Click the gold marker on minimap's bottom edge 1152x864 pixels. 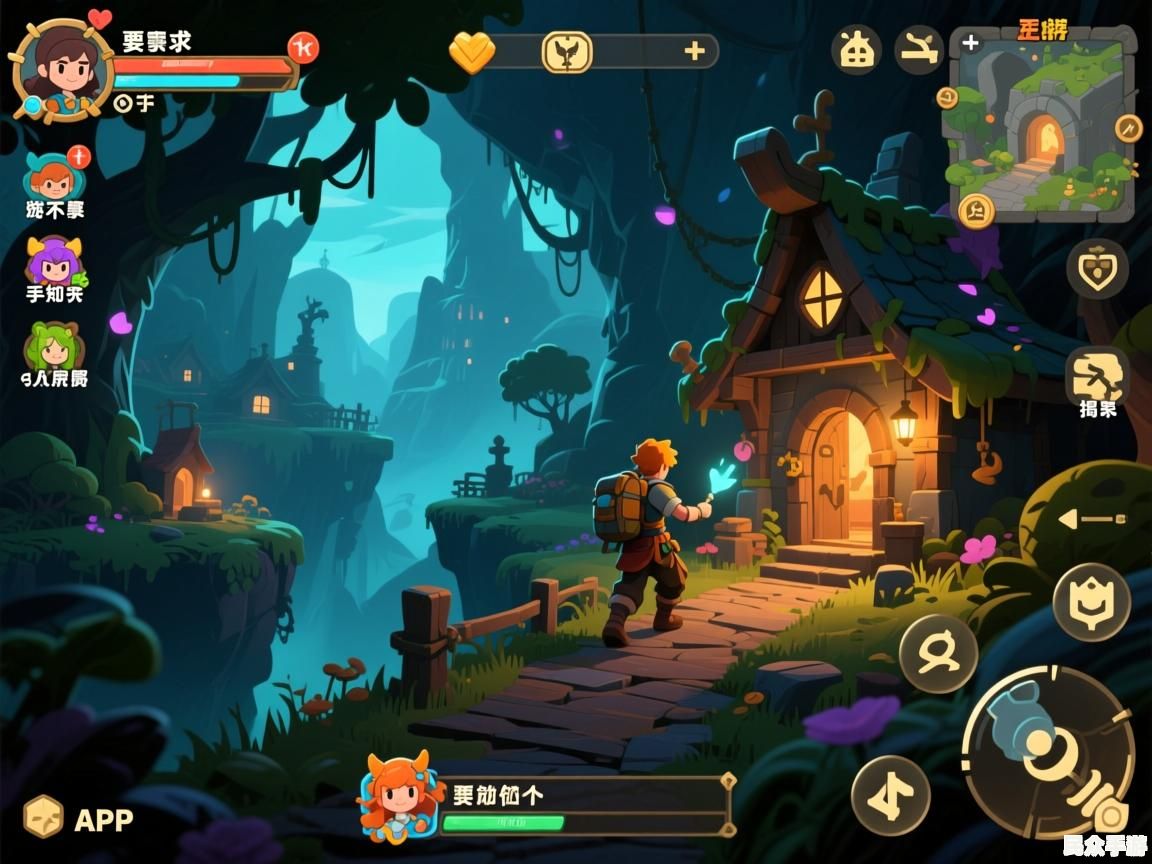[975, 209]
